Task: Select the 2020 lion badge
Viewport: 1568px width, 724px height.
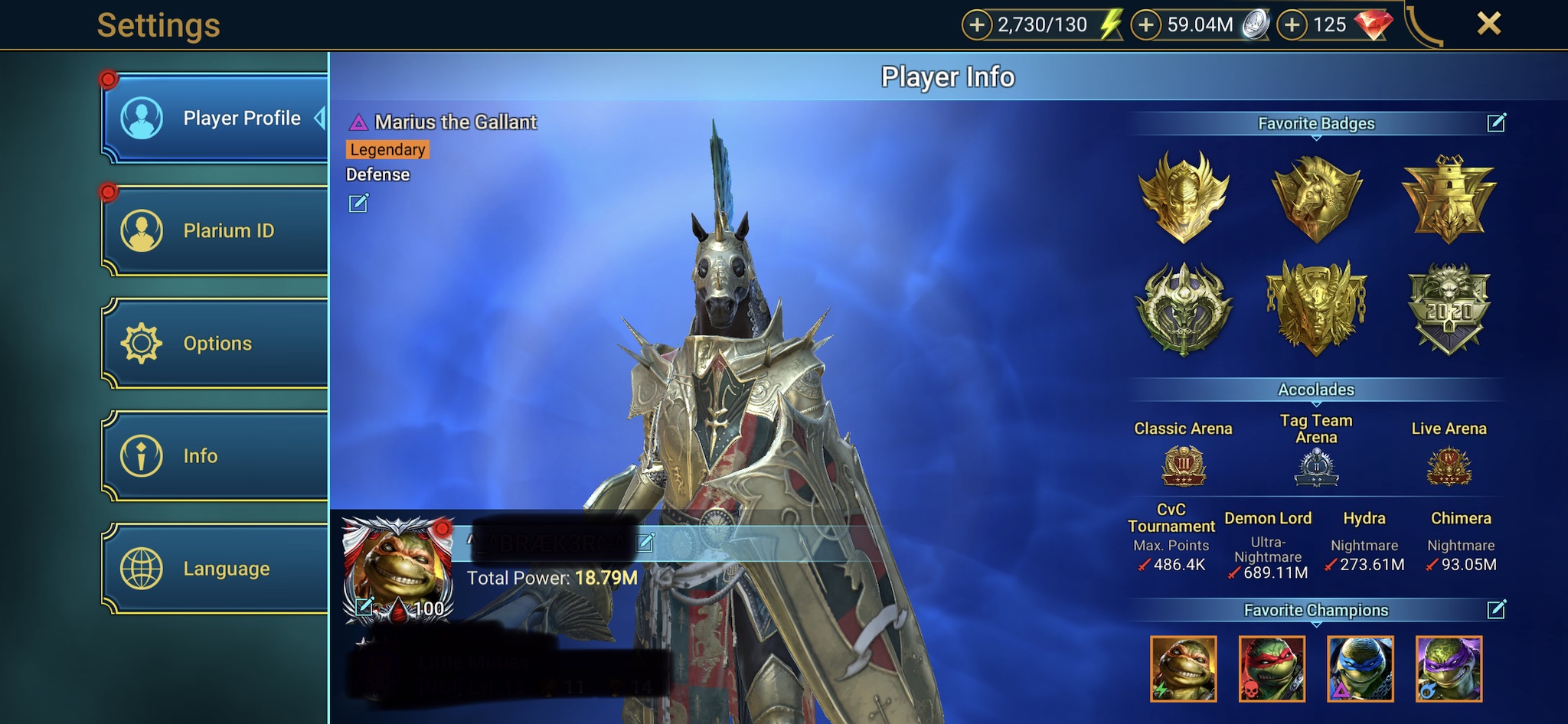Action: click(x=1449, y=308)
